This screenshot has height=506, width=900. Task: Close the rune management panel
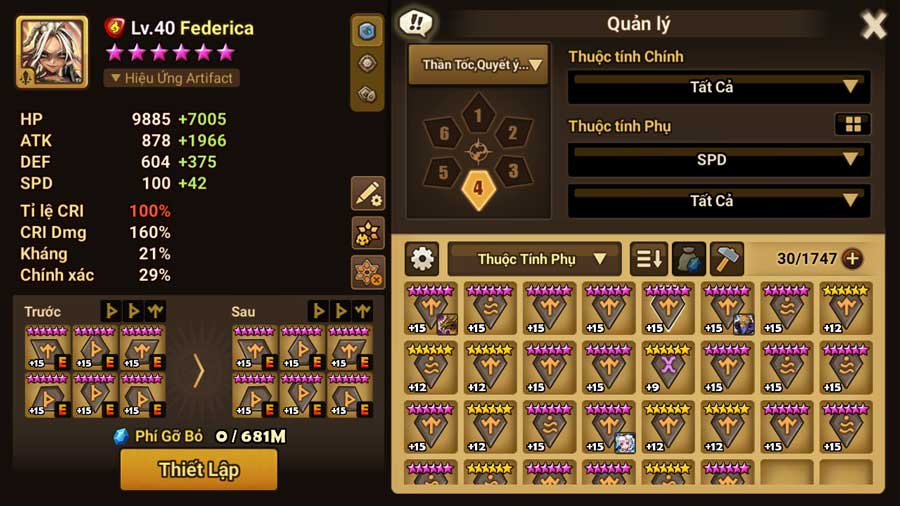(x=874, y=25)
